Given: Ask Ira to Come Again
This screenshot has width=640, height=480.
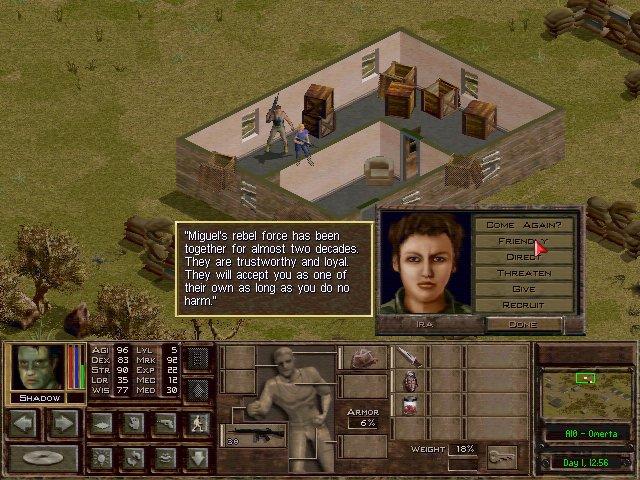Looking at the screenshot, I should (x=523, y=225).
